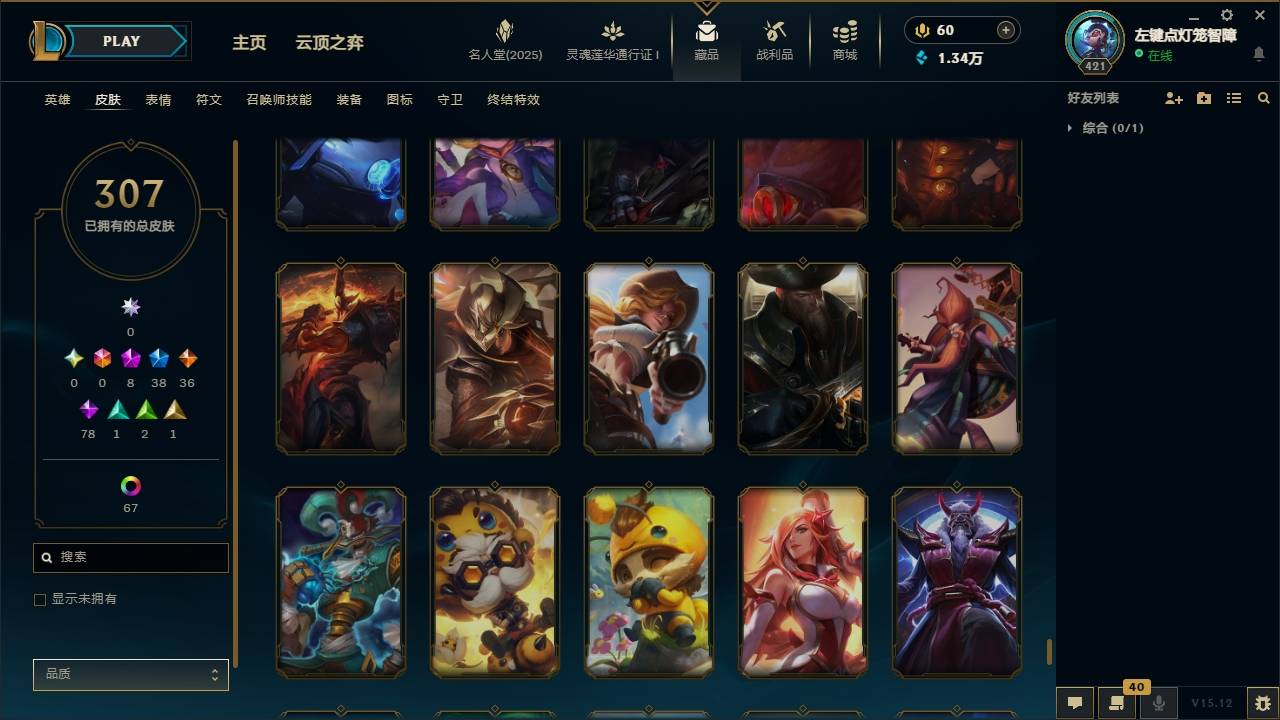The height and width of the screenshot is (720, 1280).
Task: Open friend list search magnifier
Action: pos(1263,97)
